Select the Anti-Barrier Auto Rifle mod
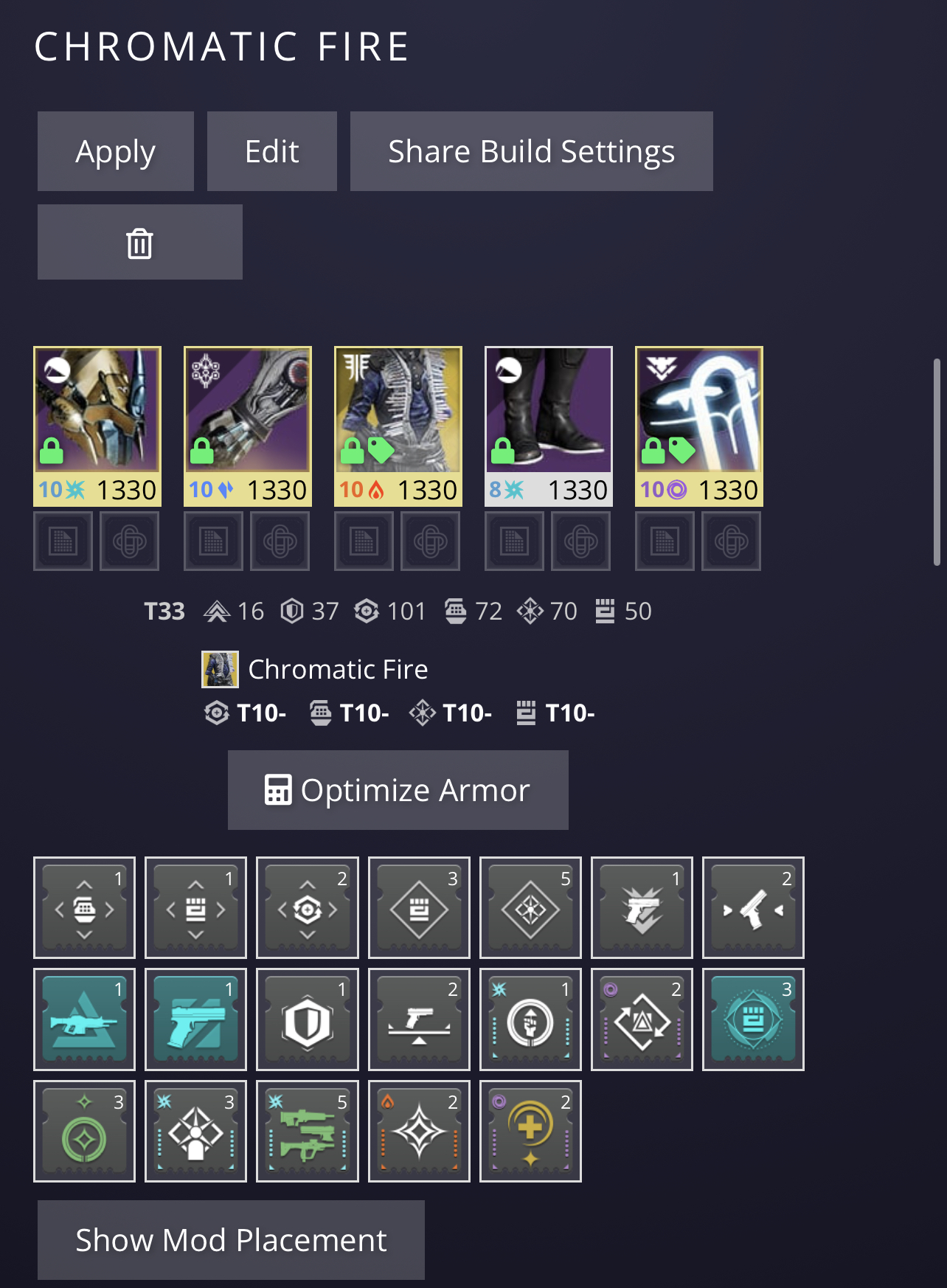The image size is (947, 1288). click(x=84, y=1019)
